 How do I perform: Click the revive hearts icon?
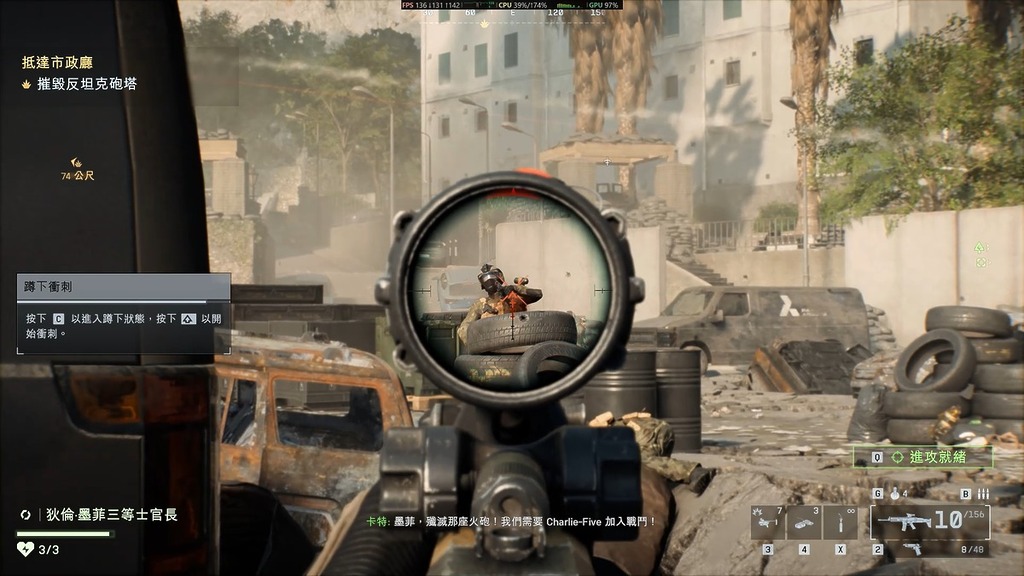[26, 549]
